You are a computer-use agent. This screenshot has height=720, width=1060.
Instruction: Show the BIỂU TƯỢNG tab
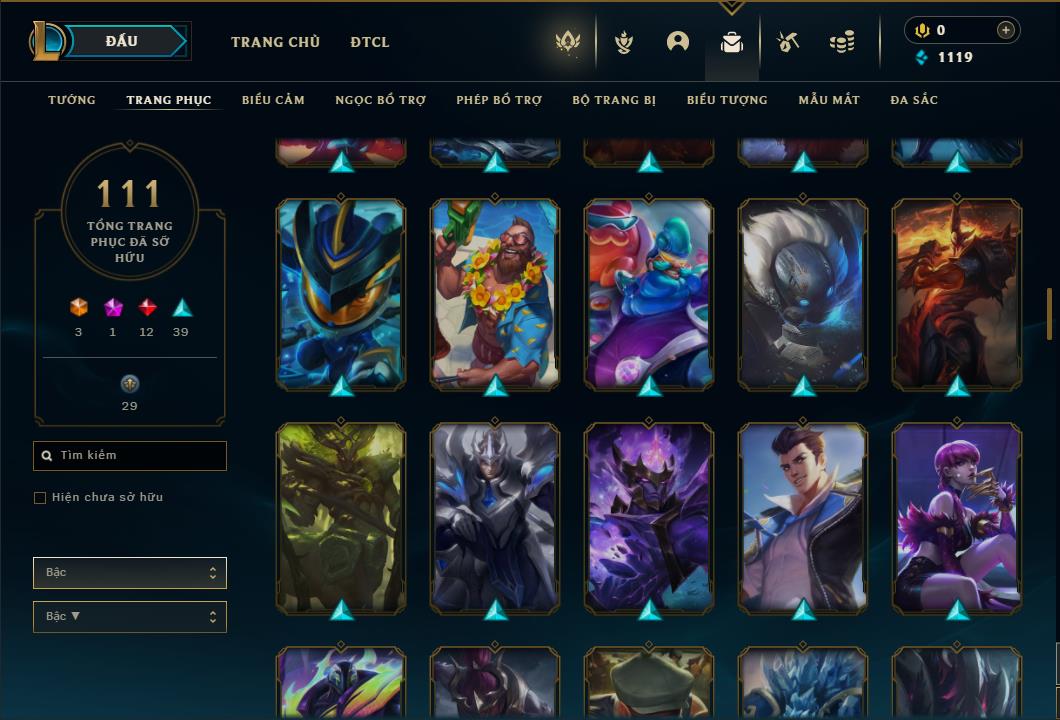tap(727, 100)
